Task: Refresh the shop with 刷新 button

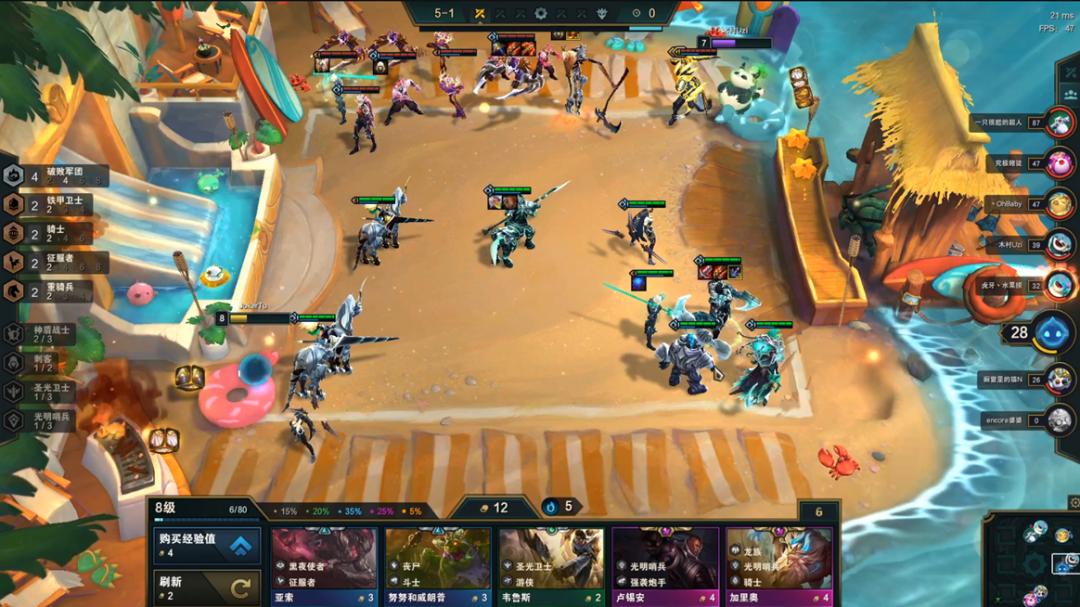Action: tap(206, 586)
